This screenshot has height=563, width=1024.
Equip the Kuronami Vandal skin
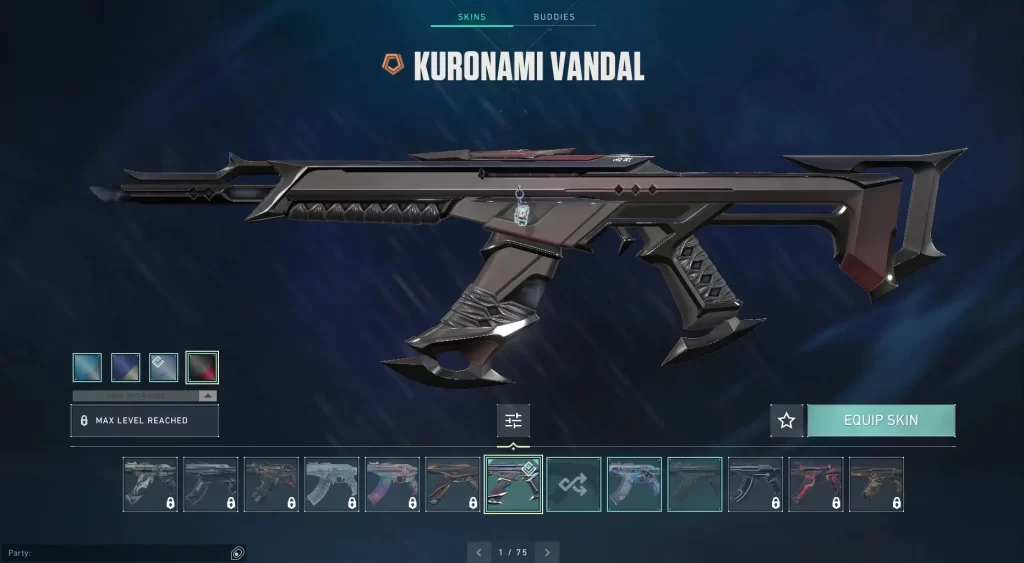click(x=880, y=420)
